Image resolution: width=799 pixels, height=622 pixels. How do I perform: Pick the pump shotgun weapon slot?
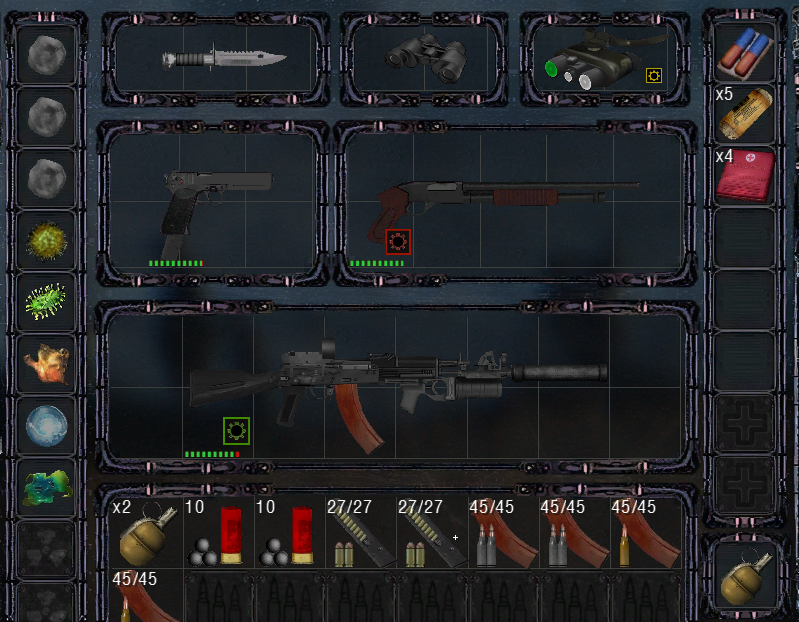(510, 200)
